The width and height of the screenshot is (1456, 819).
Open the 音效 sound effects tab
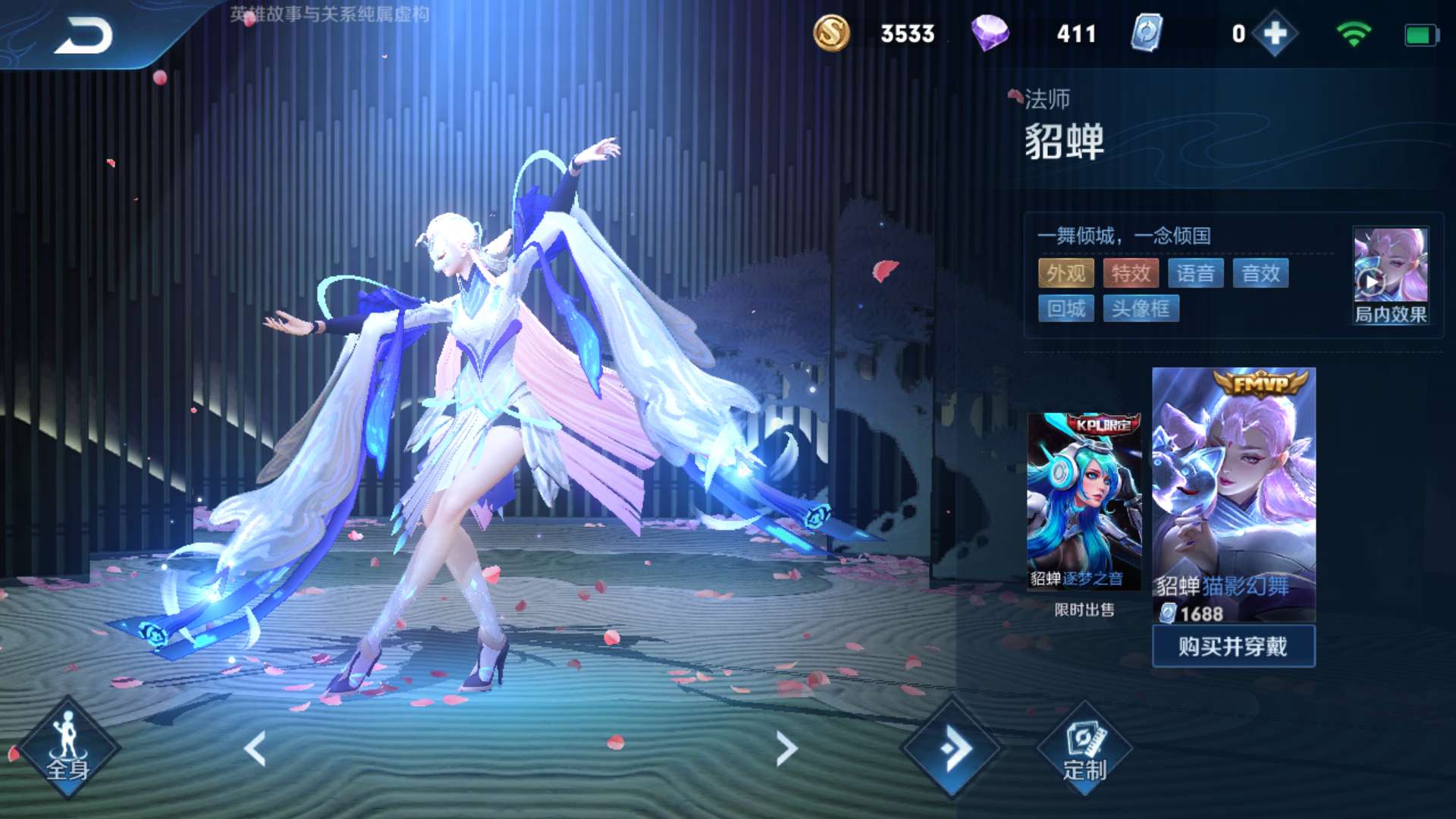point(1261,273)
